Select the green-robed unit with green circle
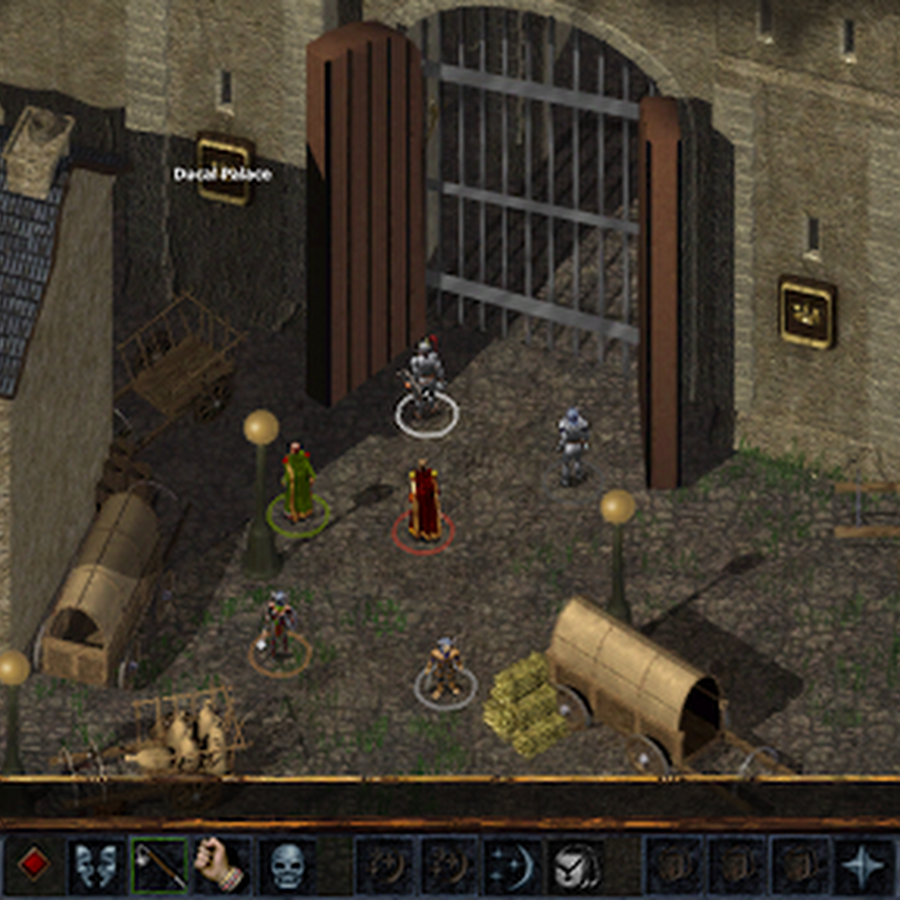This screenshot has height=900, width=900. click(x=298, y=485)
